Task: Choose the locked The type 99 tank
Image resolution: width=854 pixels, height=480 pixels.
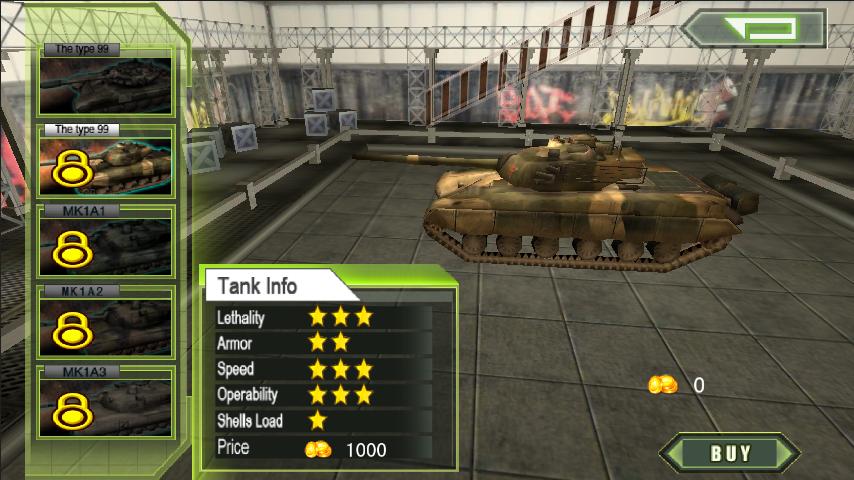Action: pyautogui.click(x=106, y=162)
